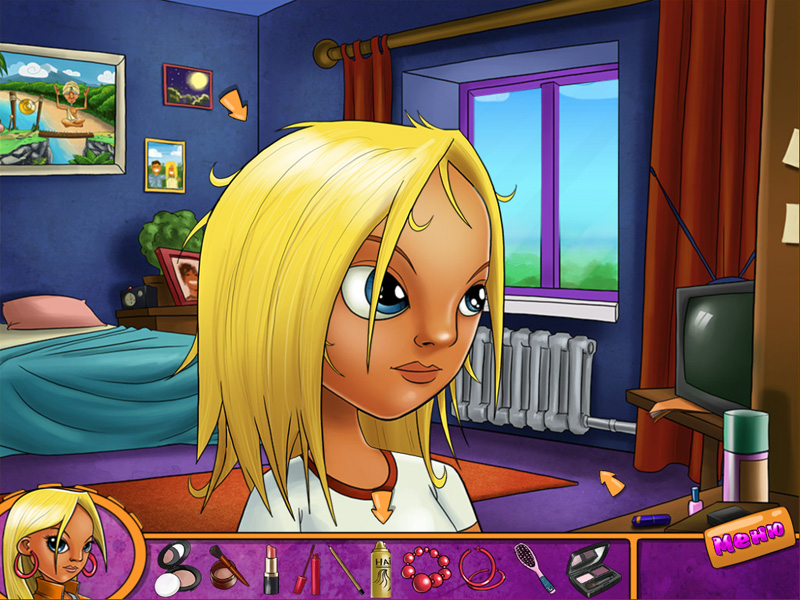This screenshot has width=800, height=600.
Task: Open the Меню button
Action: click(742, 538)
